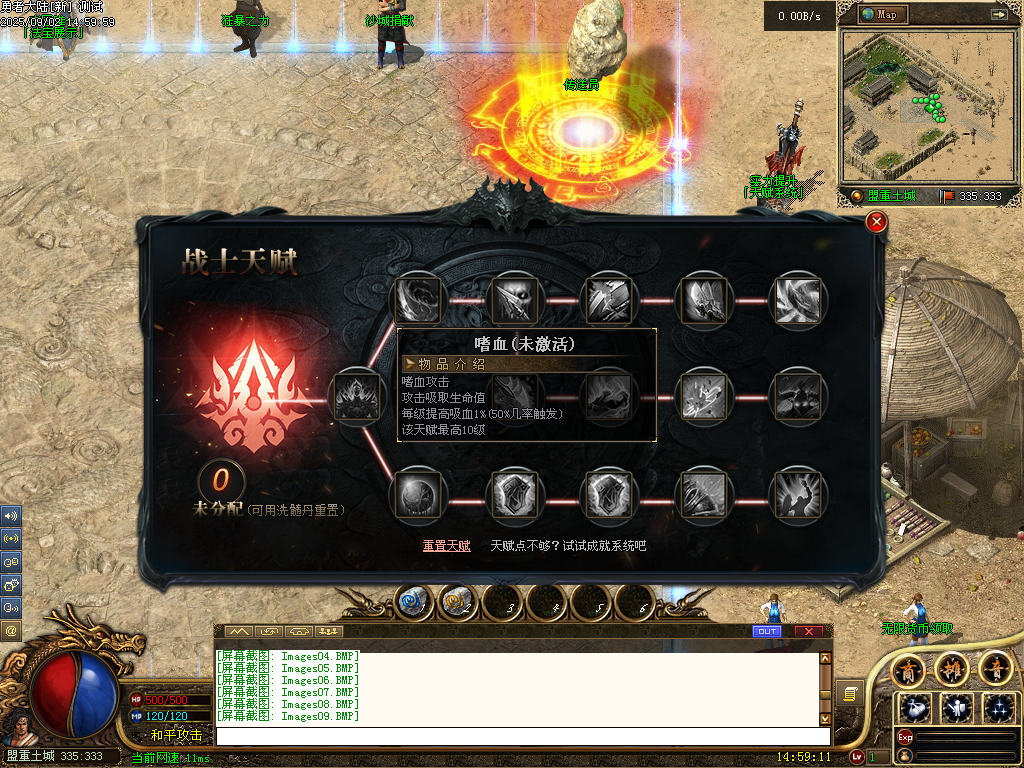The width and height of the screenshot is (1024, 768).
Task: Select the skull and dagger talent node
Action: coord(516,297)
